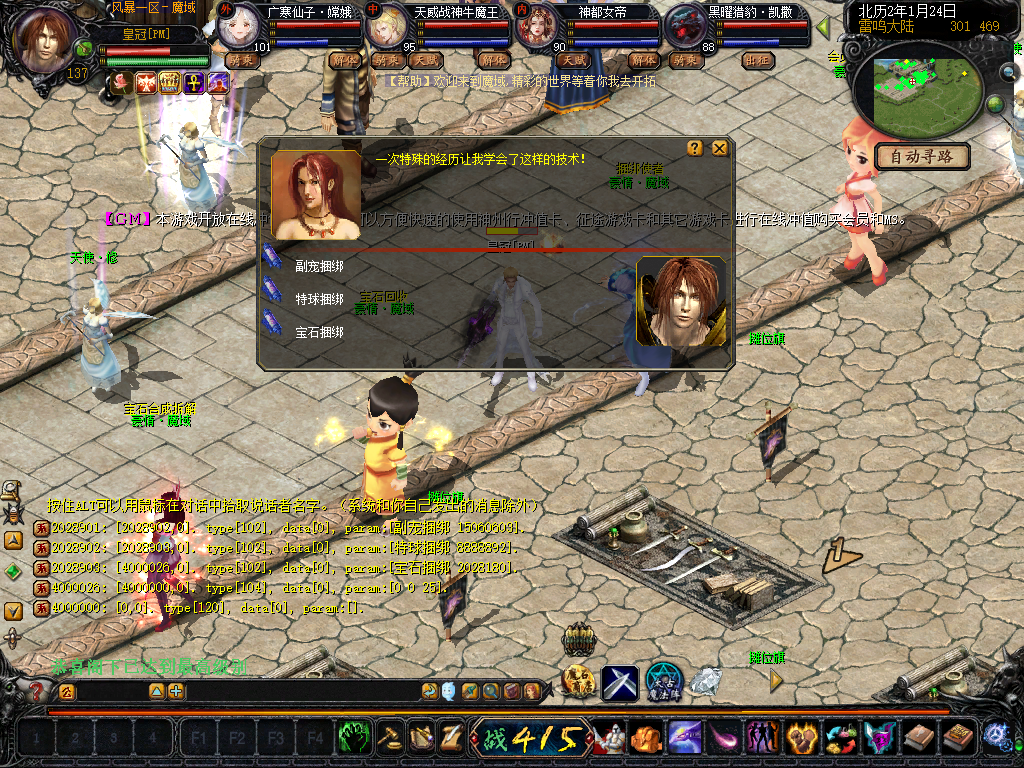
Task: Click the green fist skill icon
Action: coord(353,738)
